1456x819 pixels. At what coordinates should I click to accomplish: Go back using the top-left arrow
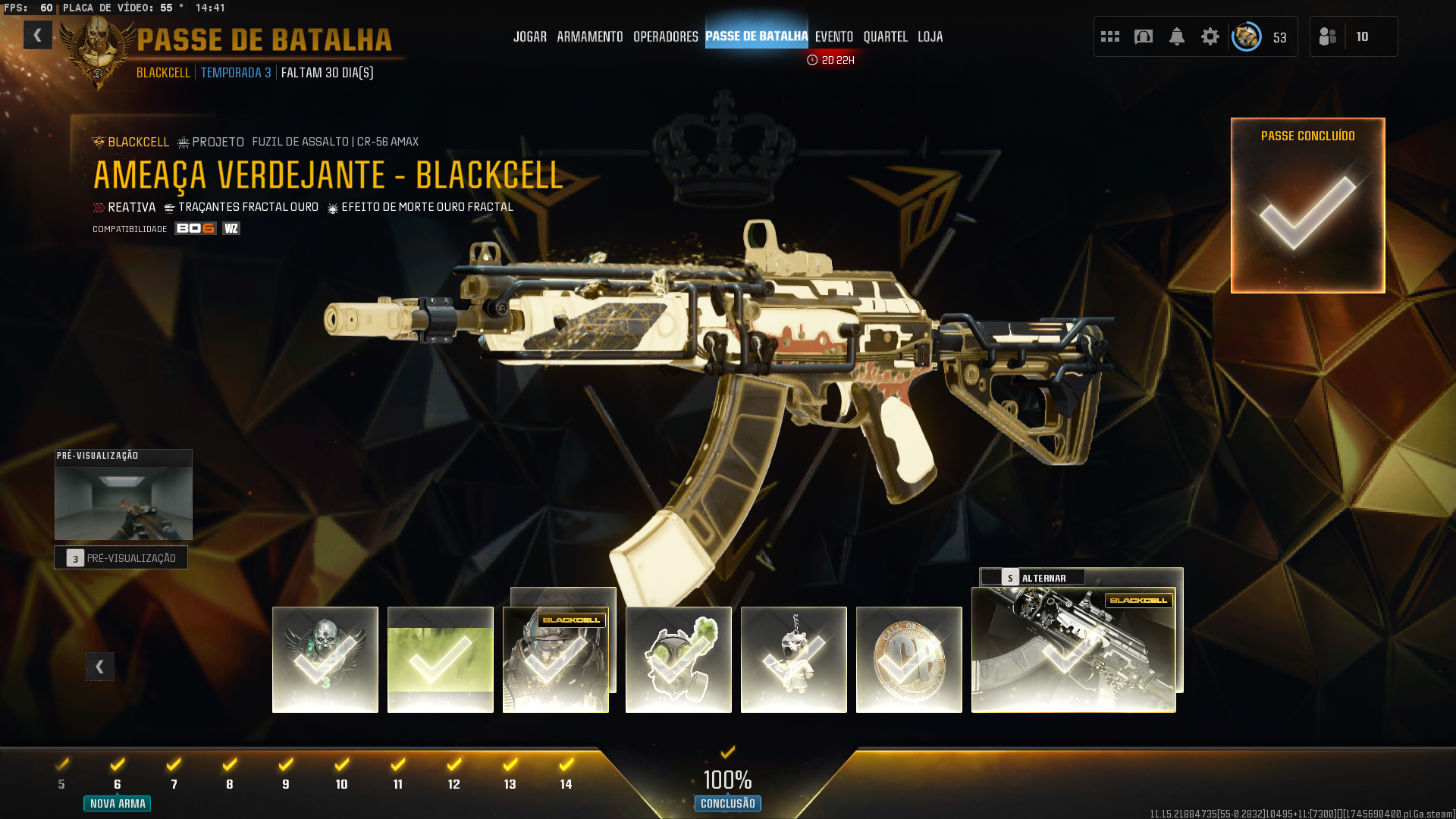click(37, 36)
